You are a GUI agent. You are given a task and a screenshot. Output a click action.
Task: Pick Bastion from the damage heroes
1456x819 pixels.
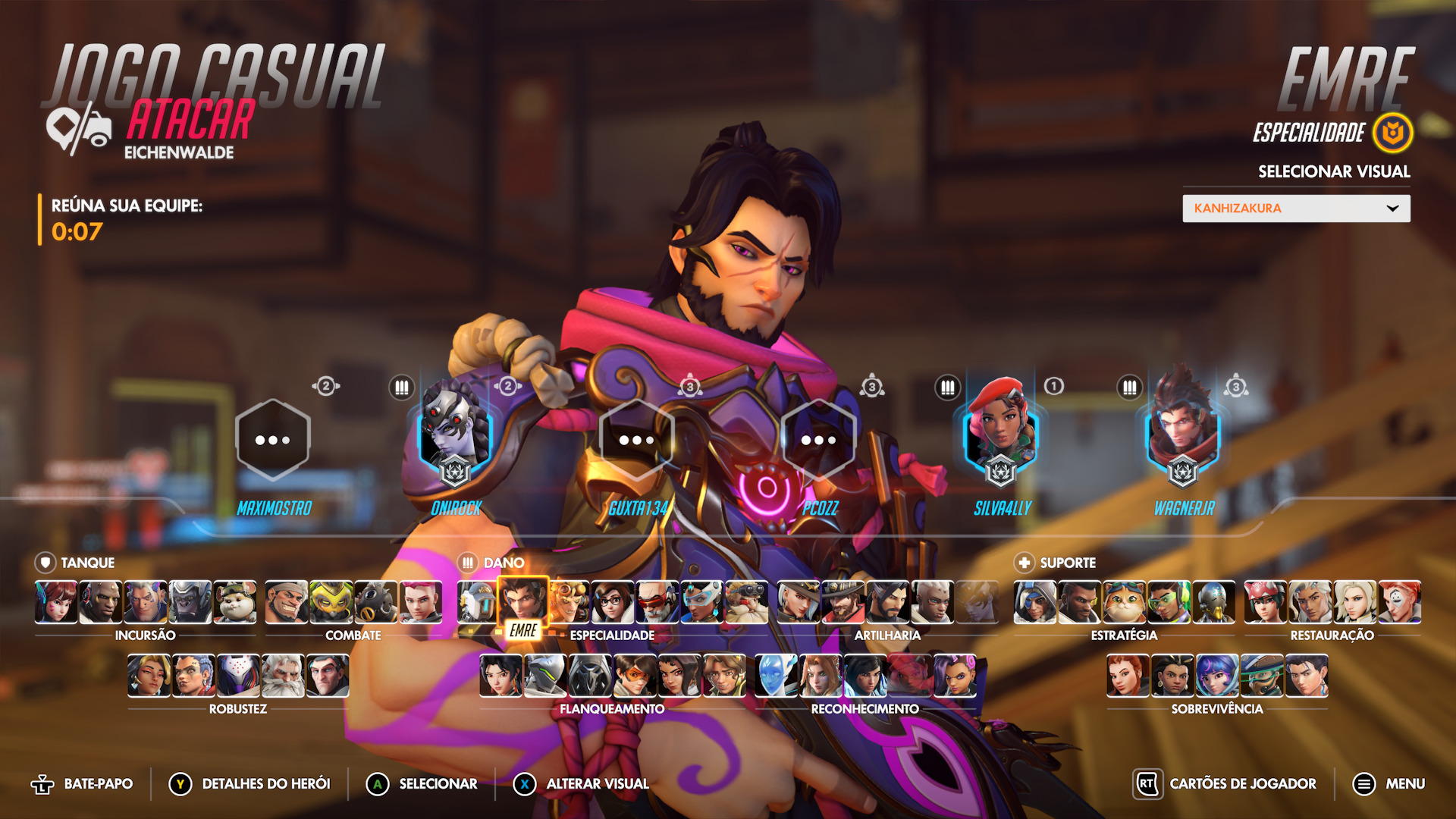[x=478, y=602]
